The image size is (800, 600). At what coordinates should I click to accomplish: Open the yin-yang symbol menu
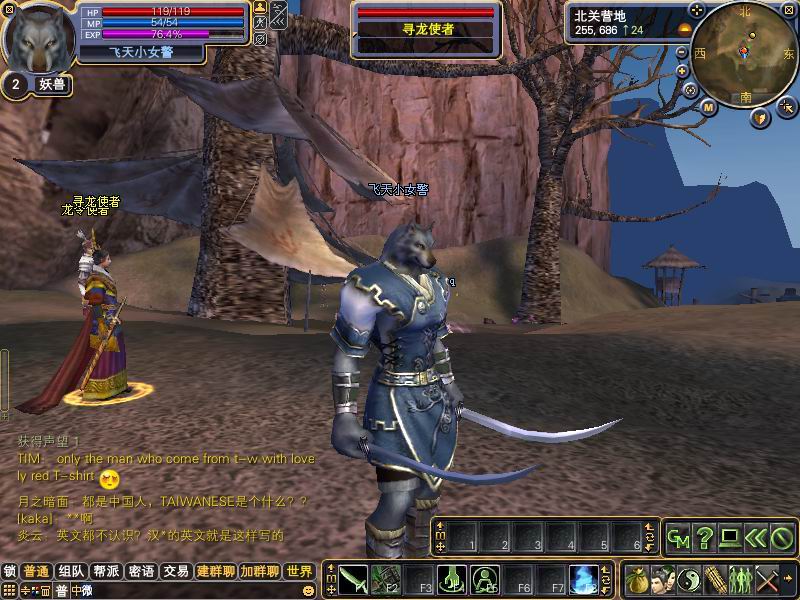point(689,578)
